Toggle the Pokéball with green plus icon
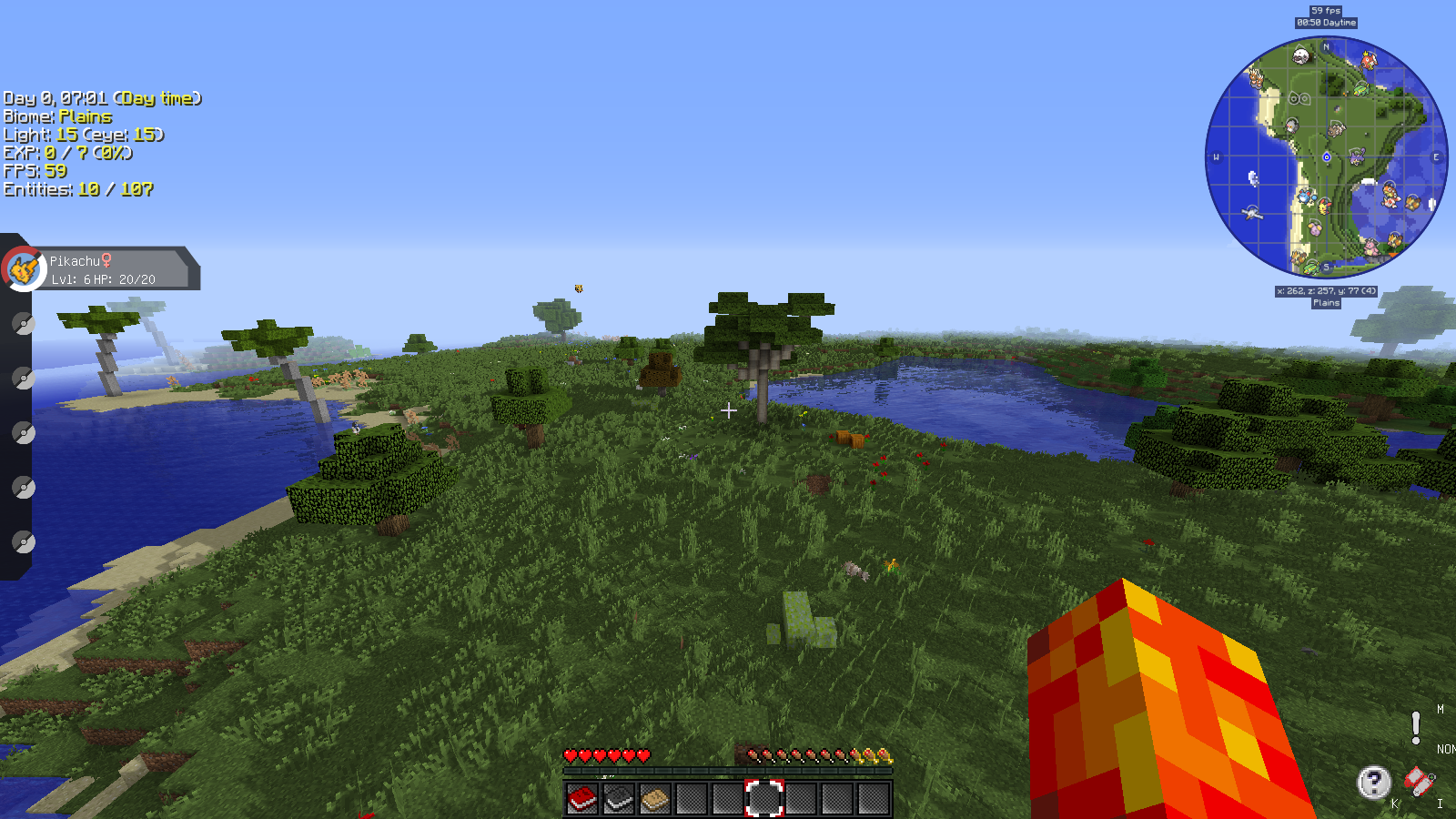Image resolution: width=1456 pixels, height=819 pixels. coord(1431,776)
